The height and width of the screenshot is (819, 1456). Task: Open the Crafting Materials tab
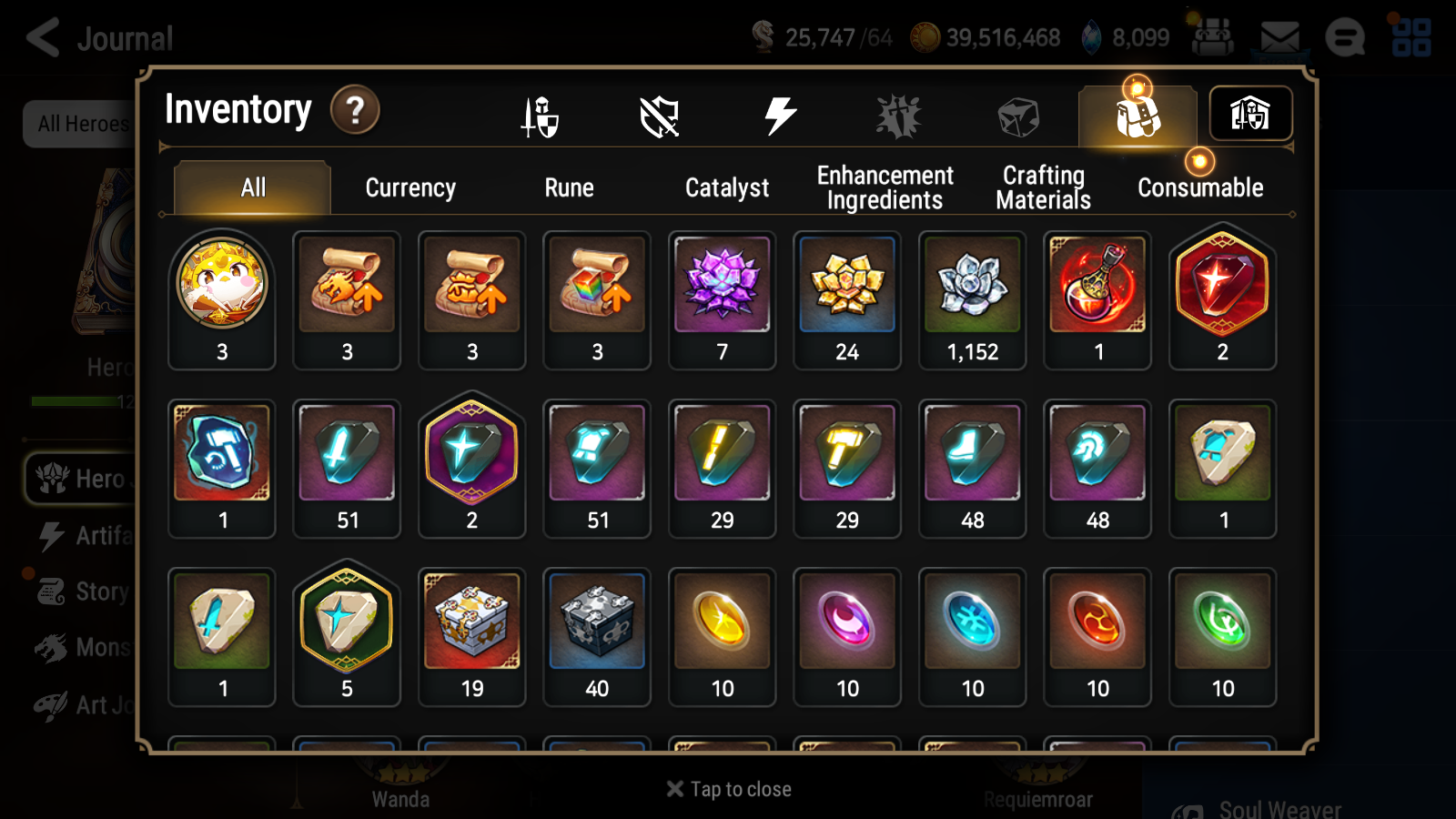point(1042,187)
